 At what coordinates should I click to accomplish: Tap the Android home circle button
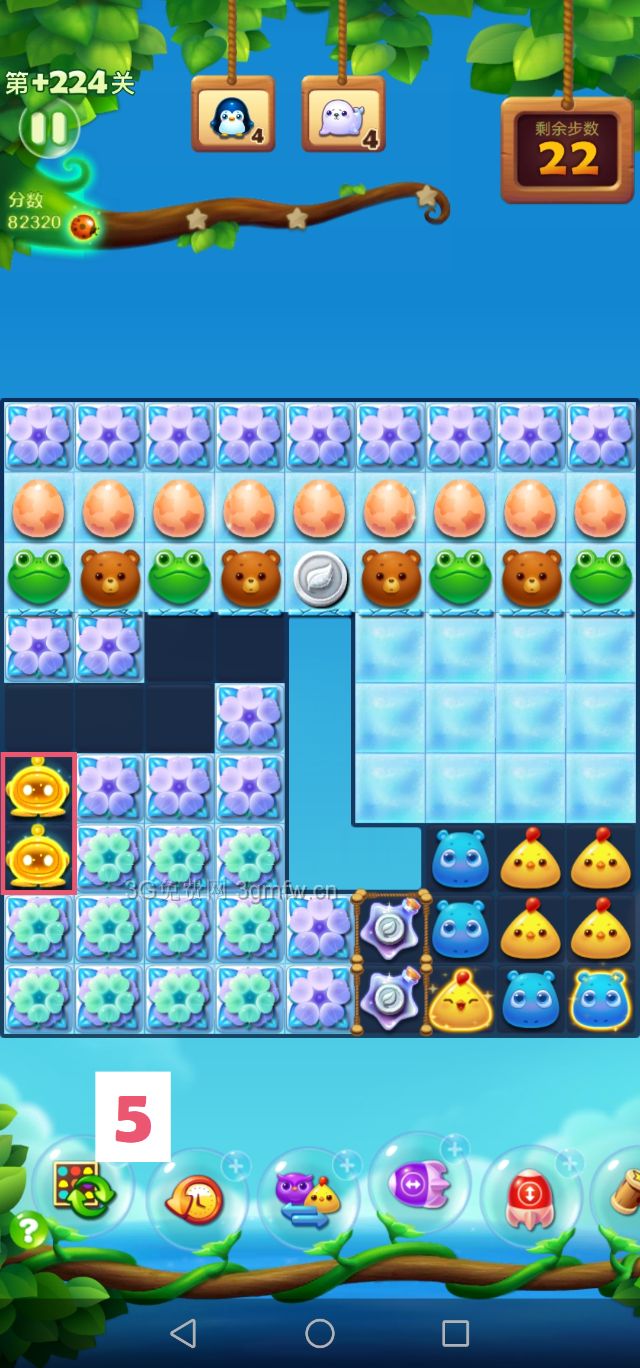coord(320,1332)
